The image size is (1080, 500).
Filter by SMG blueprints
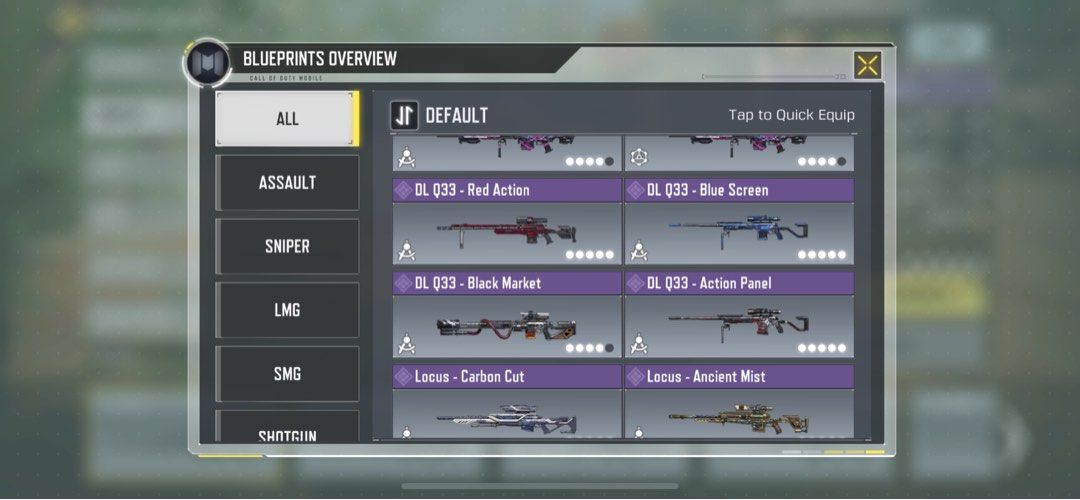click(287, 375)
